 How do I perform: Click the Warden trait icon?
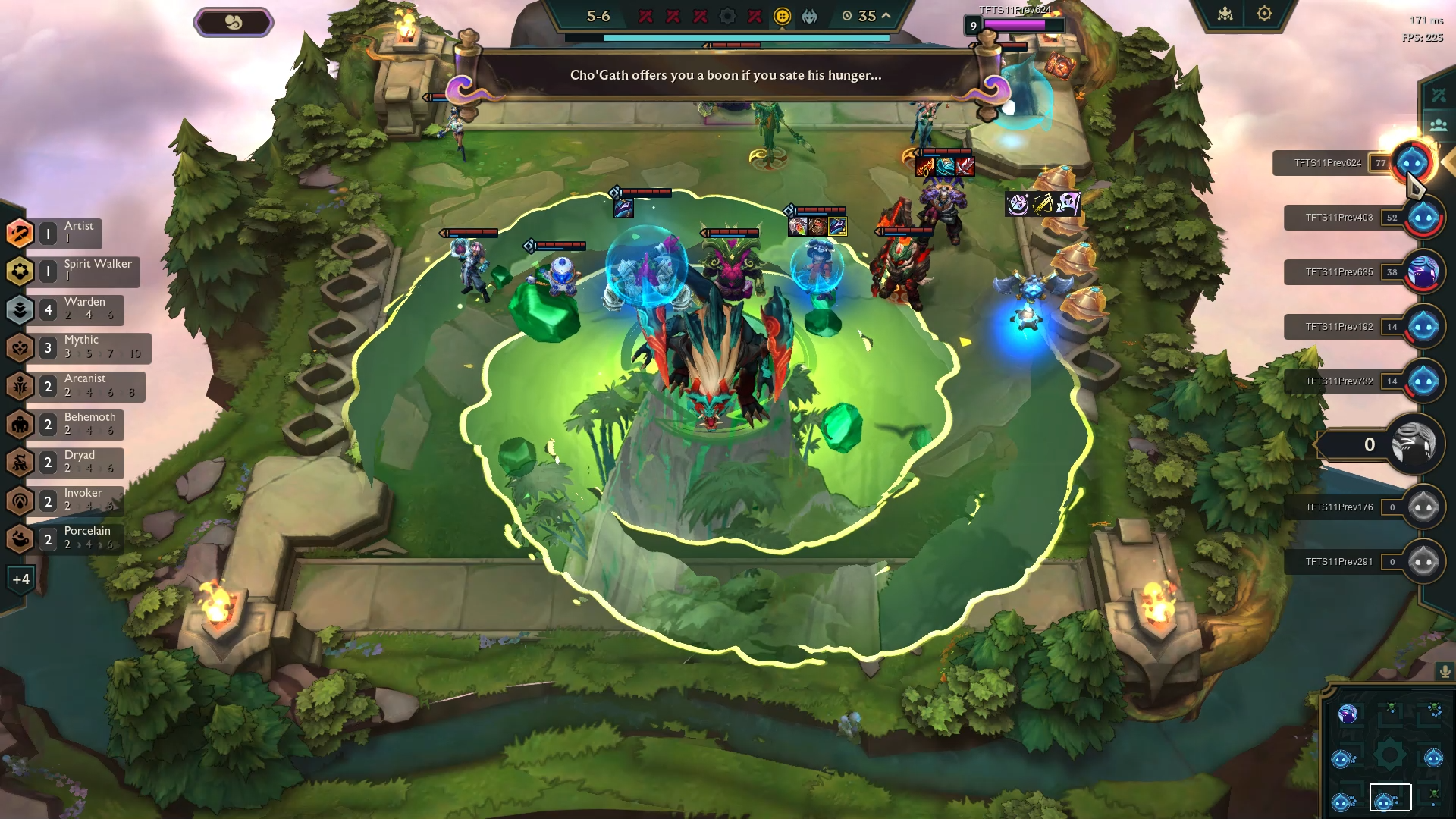pyautogui.click(x=20, y=309)
